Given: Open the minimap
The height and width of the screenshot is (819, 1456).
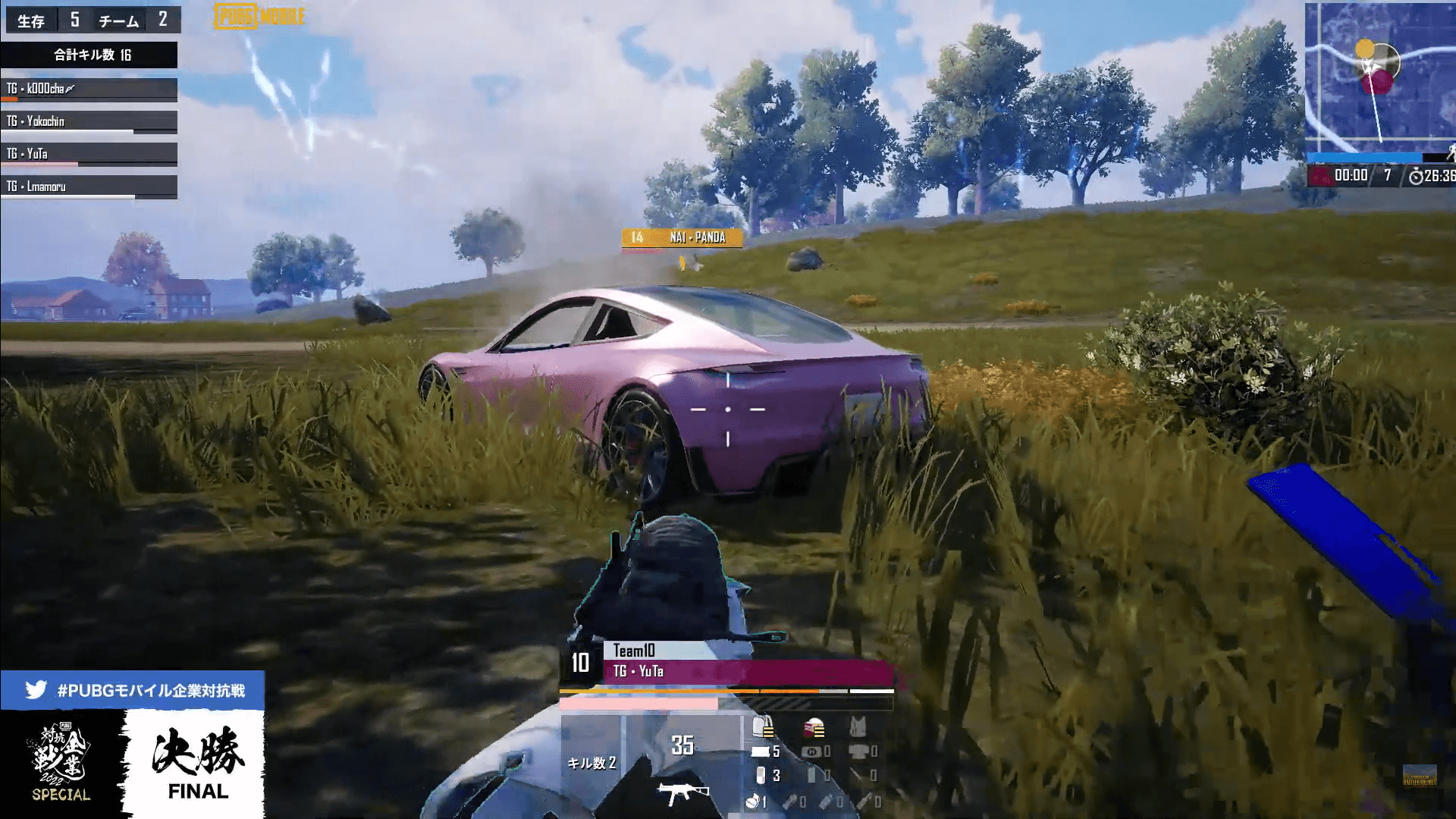Looking at the screenshot, I should point(1379,76).
